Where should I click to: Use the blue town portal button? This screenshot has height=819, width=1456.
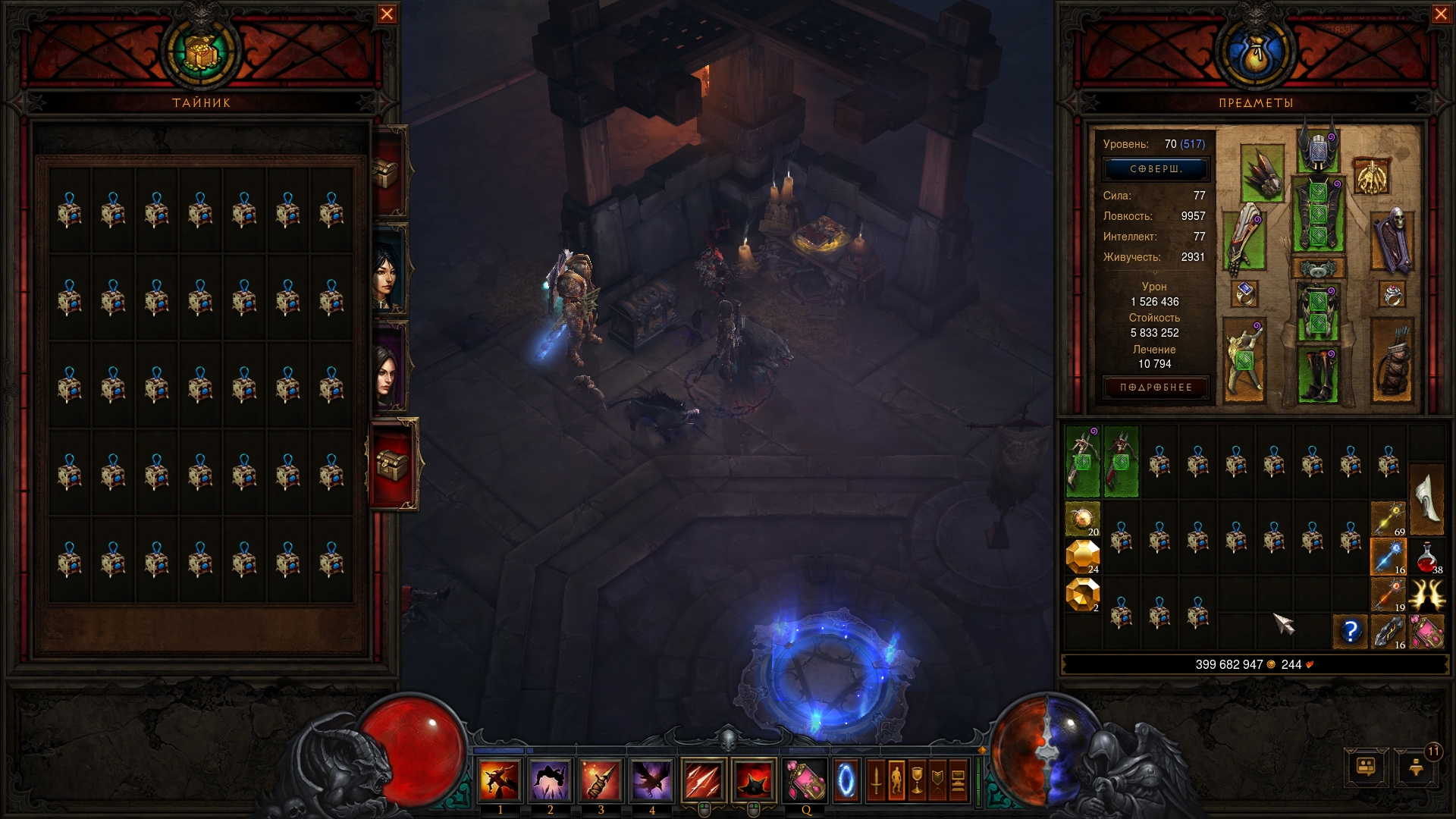click(846, 780)
